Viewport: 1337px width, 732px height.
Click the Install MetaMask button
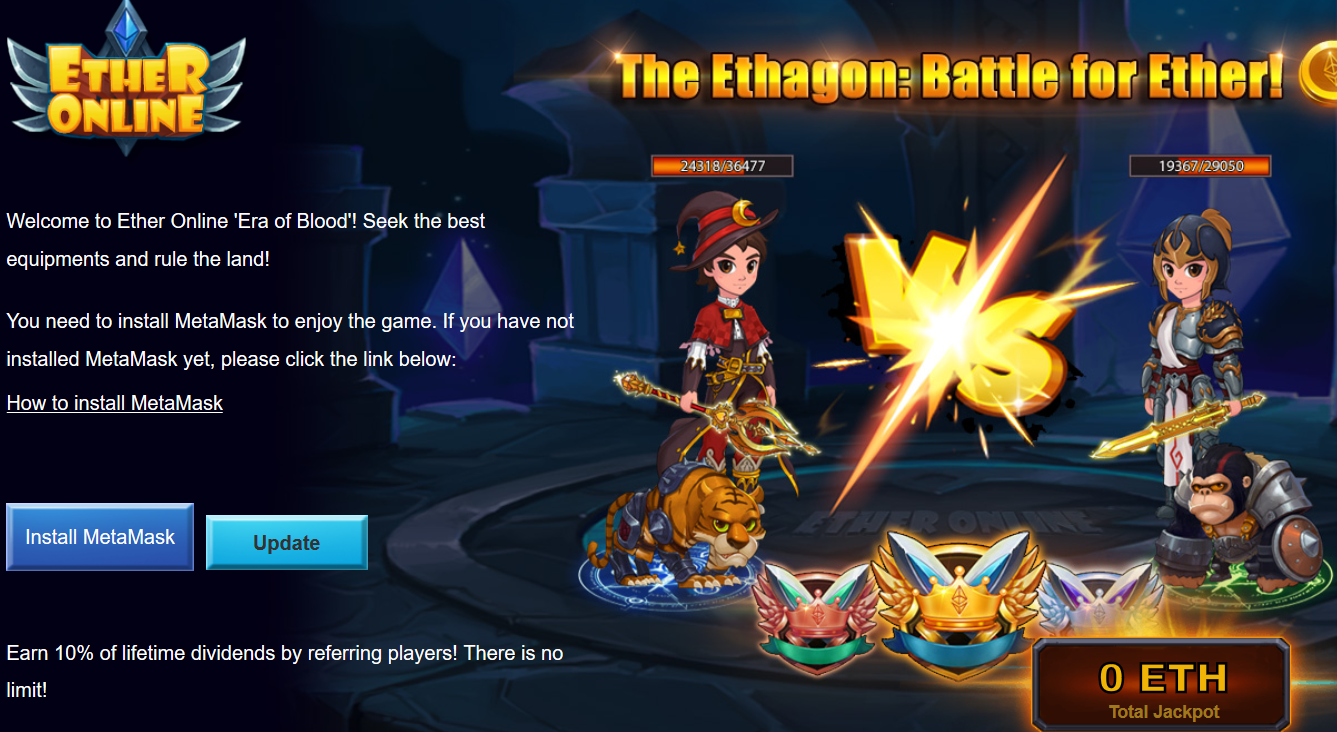click(x=100, y=537)
